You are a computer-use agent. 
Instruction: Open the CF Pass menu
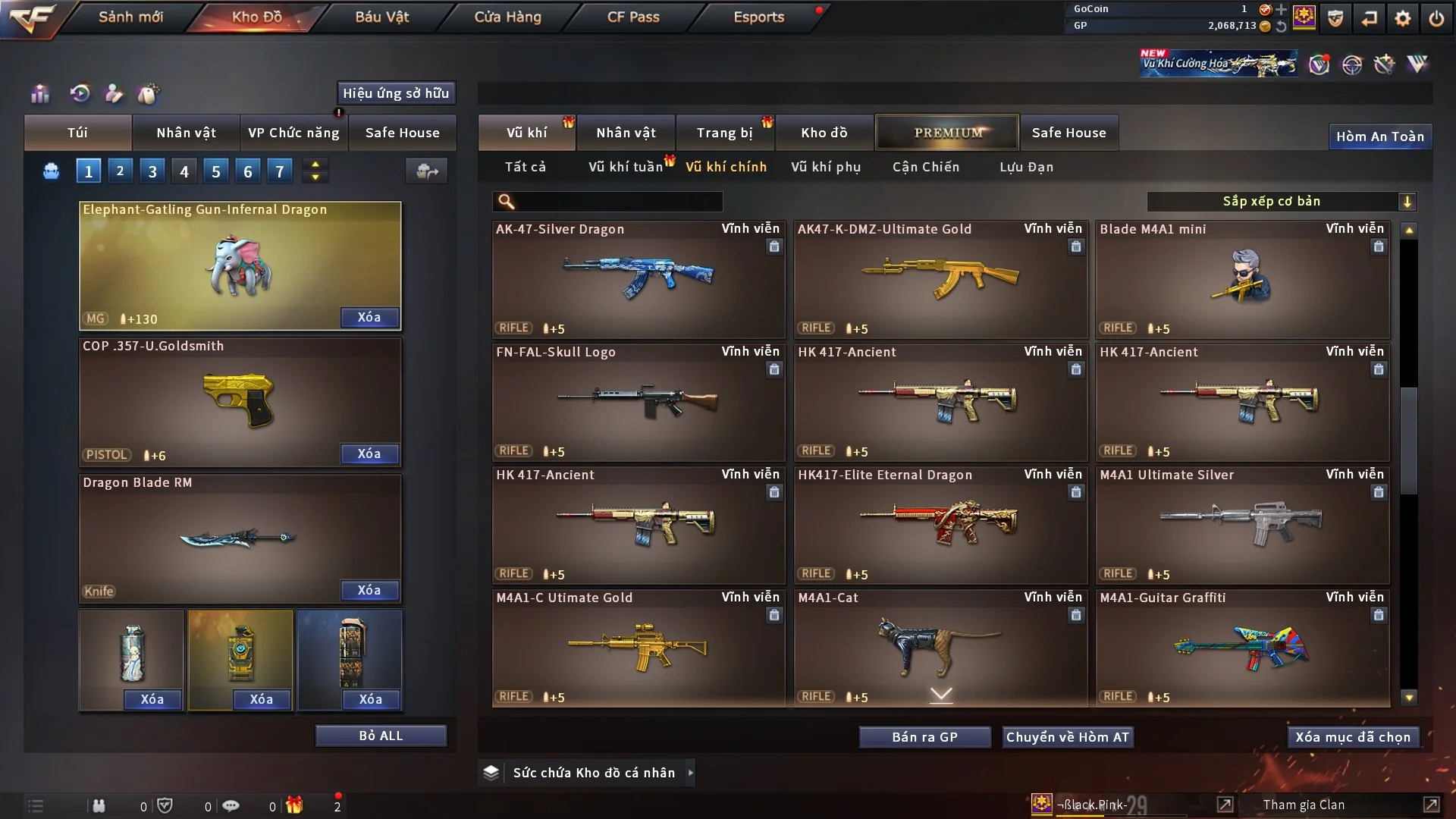point(633,17)
